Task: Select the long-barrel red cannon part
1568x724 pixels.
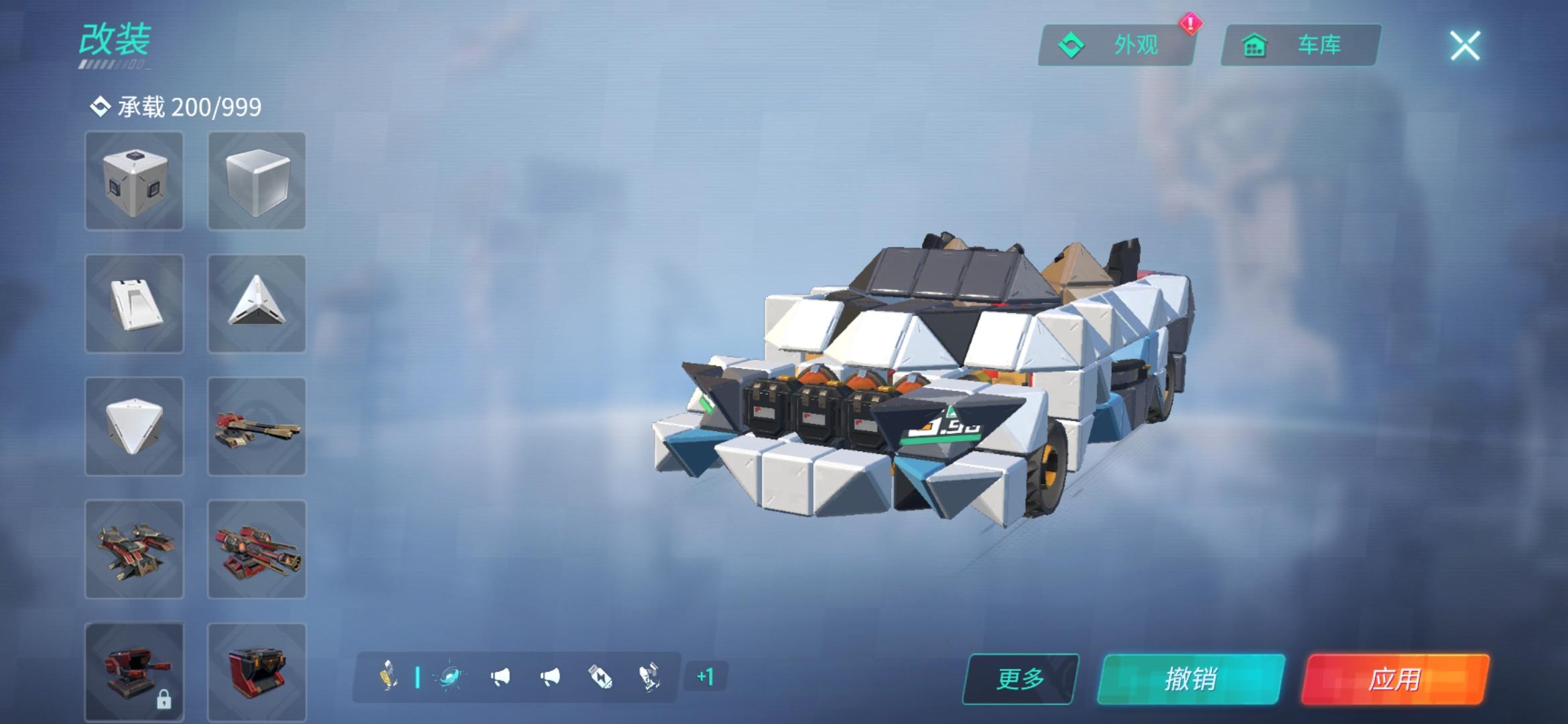Action: pyautogui.click(x=257, y=426)
